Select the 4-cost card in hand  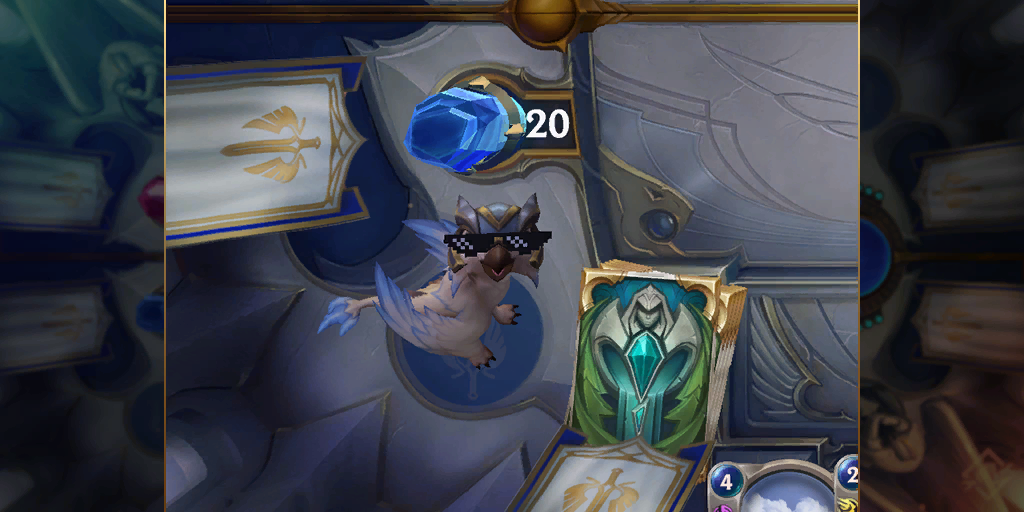coord(768,488)
